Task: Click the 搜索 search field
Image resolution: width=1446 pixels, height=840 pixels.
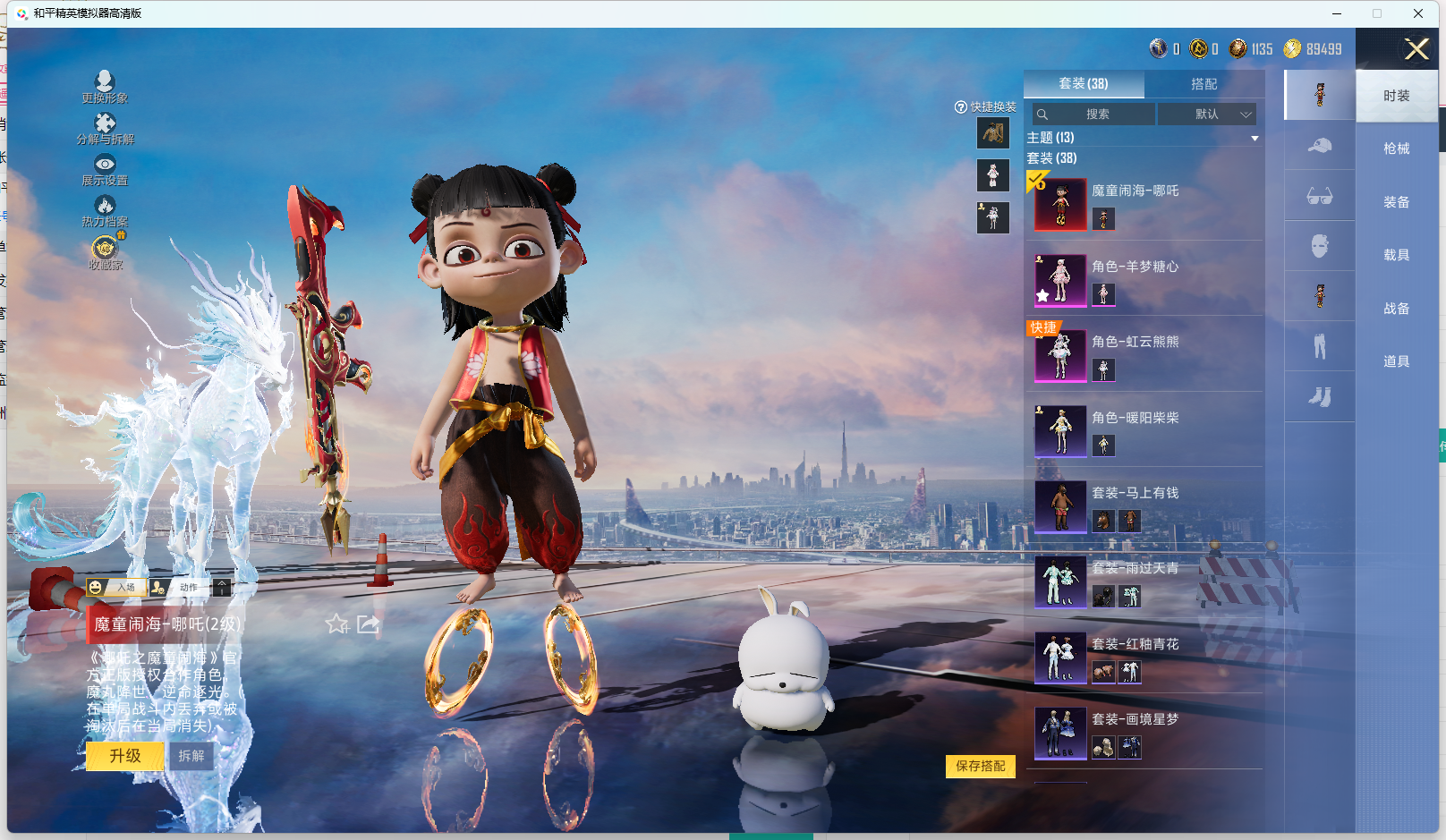Action: pos(1097,115)
